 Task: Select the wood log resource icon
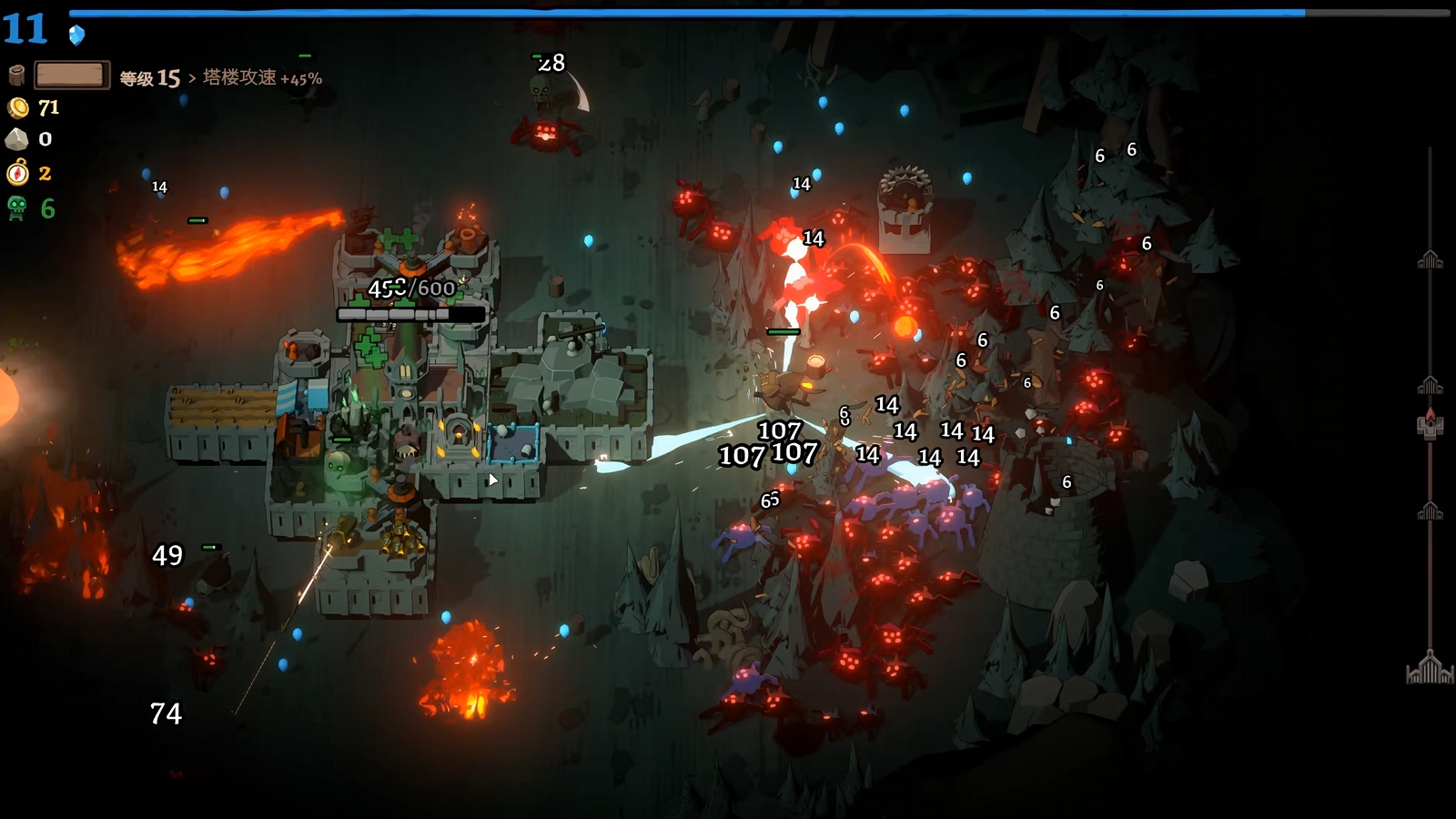coord(15,75)
